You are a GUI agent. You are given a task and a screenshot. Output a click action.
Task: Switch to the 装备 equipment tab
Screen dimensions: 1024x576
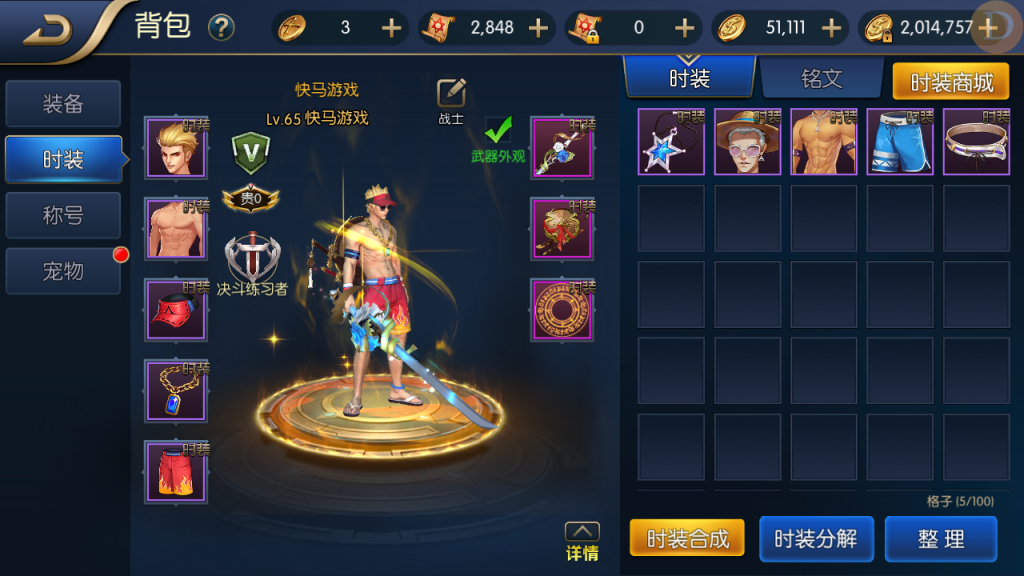(x=63, y=104)
